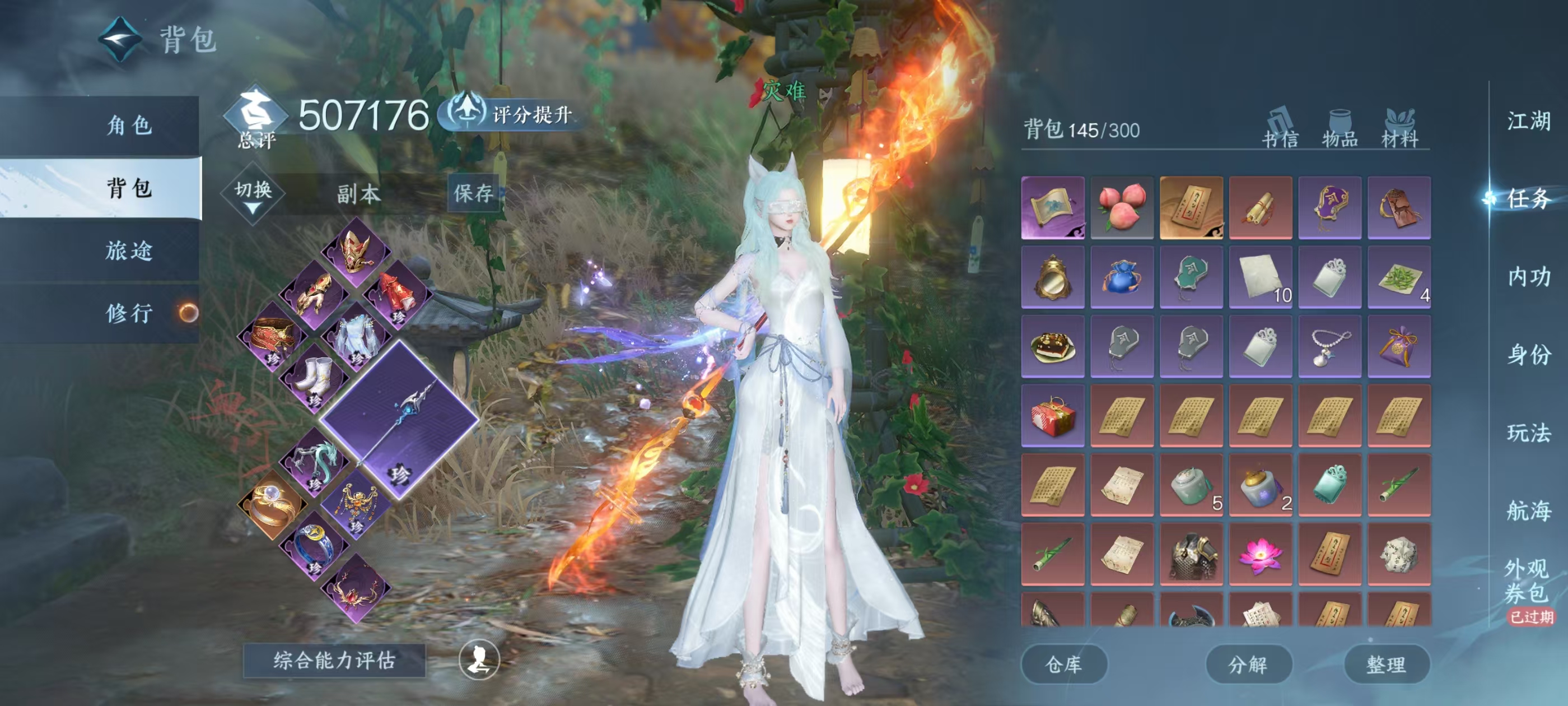Open the 任务 quest menu
Viewport: 1568px width, 706px height.
(1528, 198)
